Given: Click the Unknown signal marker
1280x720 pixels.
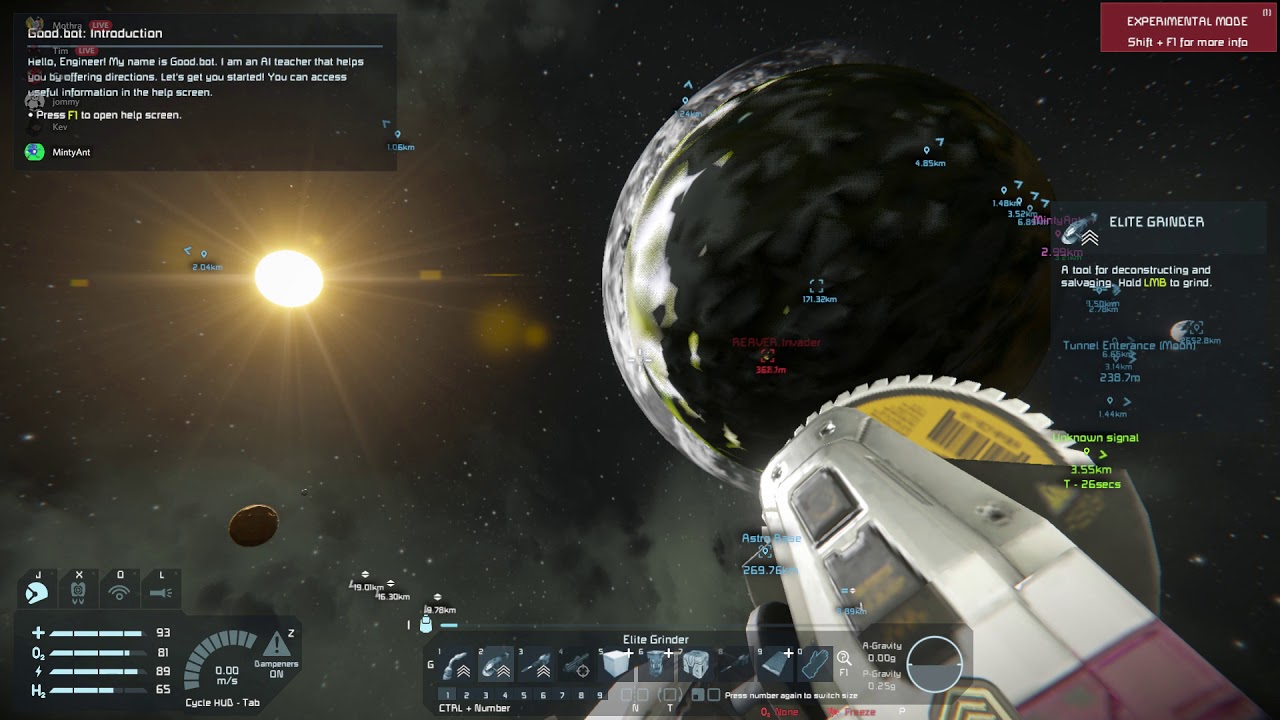Looking at the screenshot, I should pyautogui.click(x=1096, y=438).
